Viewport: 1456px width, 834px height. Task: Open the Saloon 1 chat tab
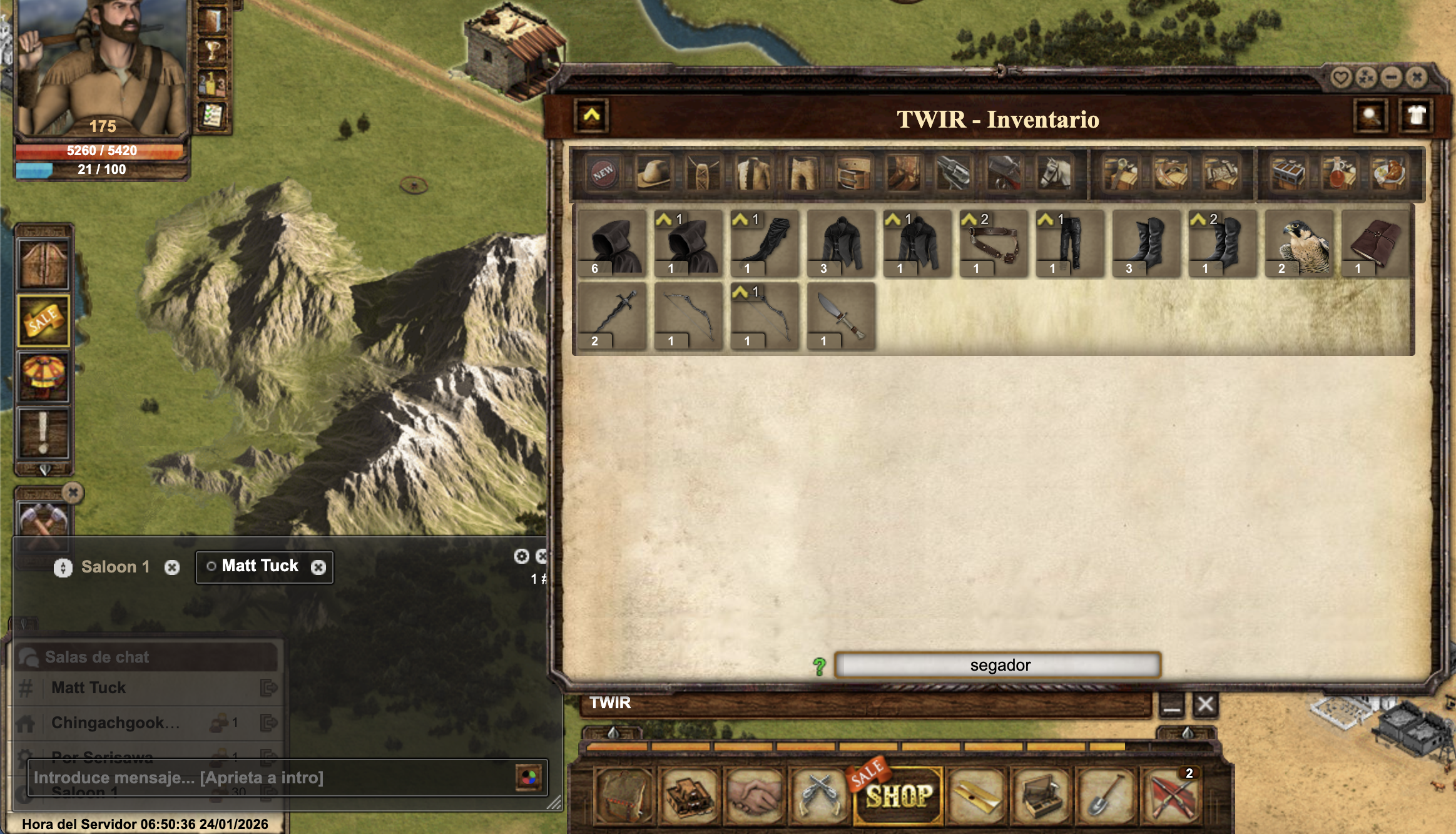(x=115, y=567)
